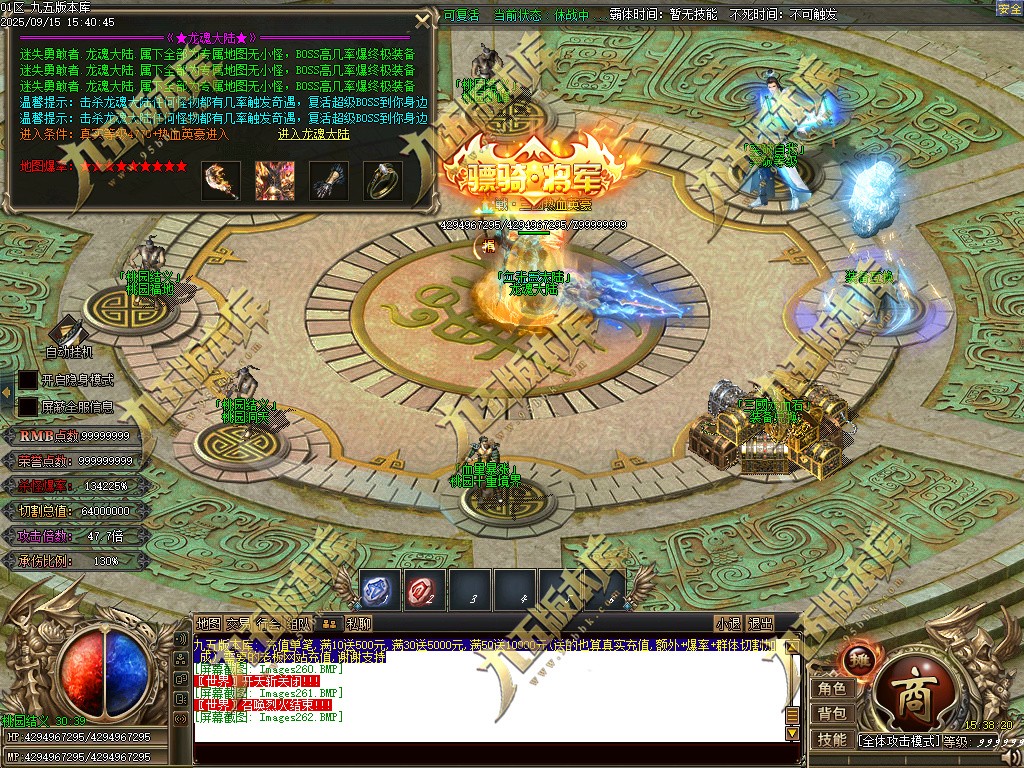
Task: Open the 角色 character panel
Action: pos(831,688)
